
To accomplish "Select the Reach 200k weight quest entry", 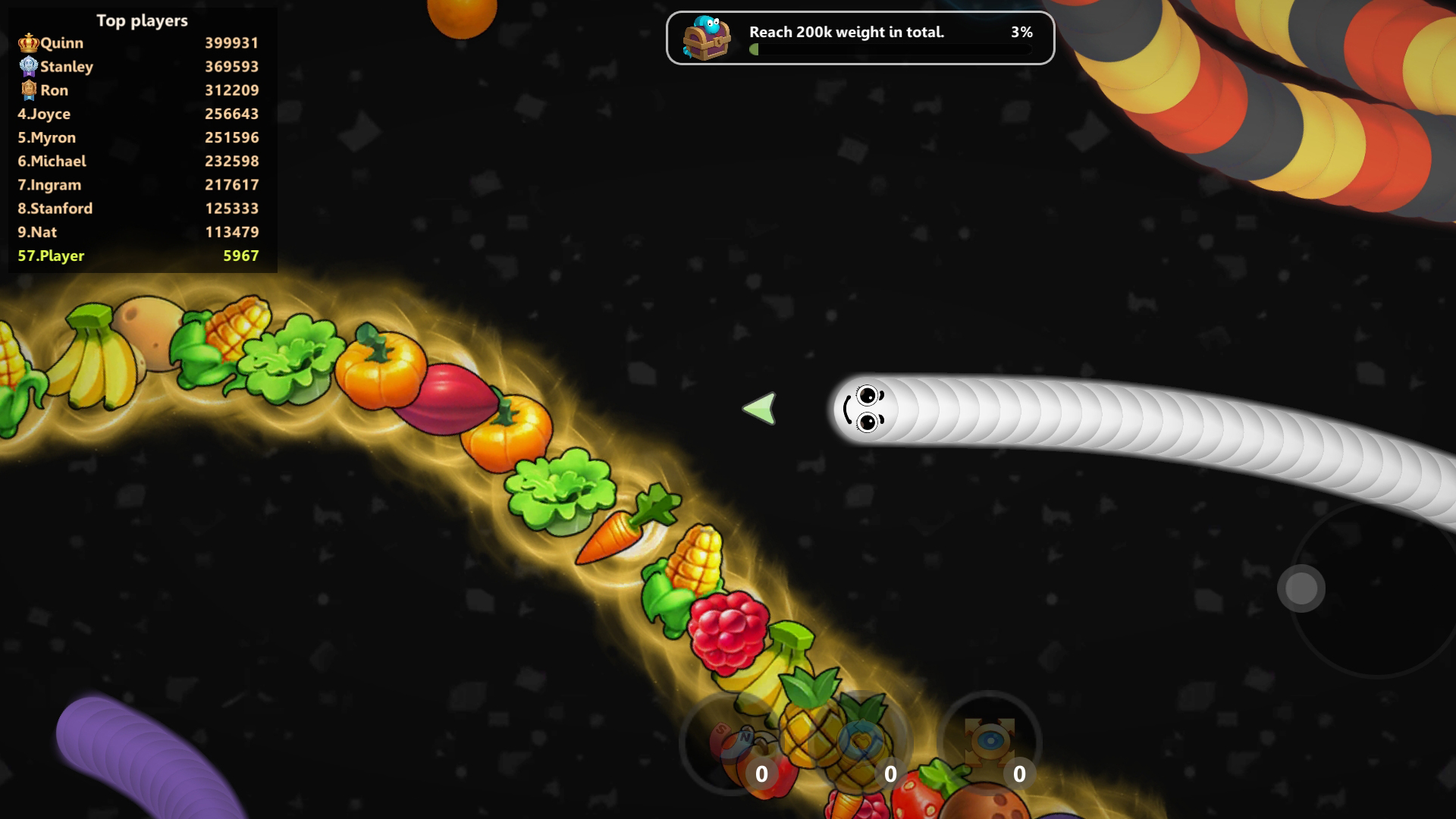I will 846,33.
